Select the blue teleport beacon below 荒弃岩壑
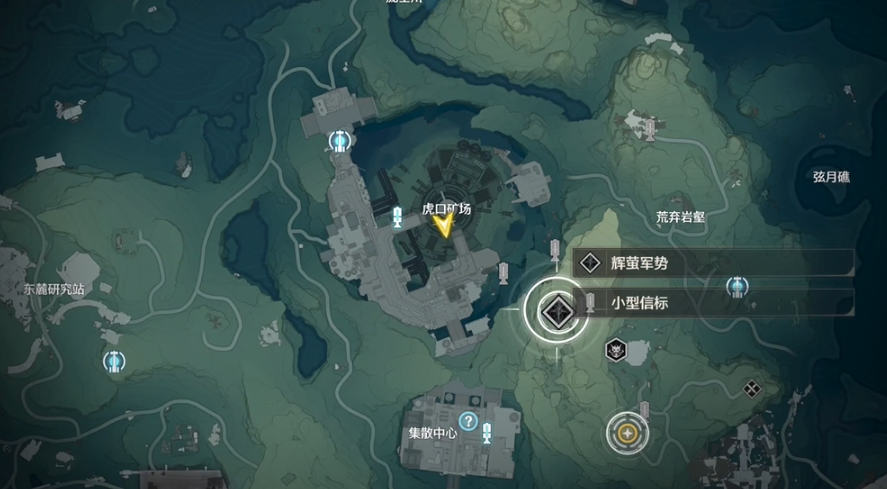The width and height of the screenshot is (887, 489). [x=736, y=288]
